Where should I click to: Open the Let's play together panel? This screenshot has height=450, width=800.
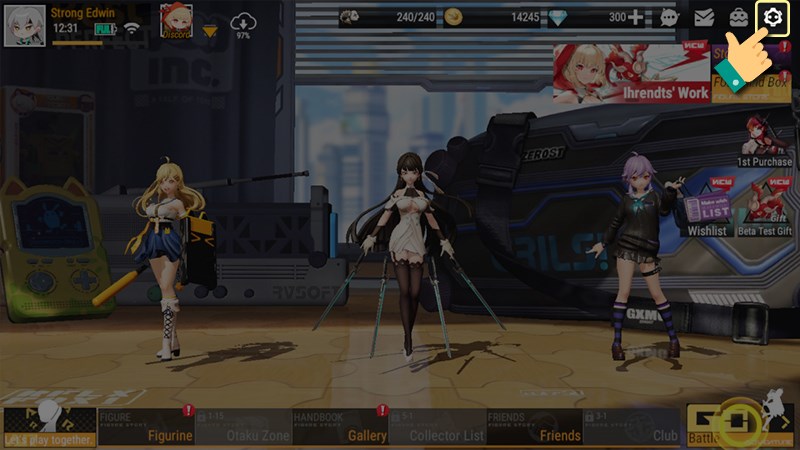pos(49,427)
